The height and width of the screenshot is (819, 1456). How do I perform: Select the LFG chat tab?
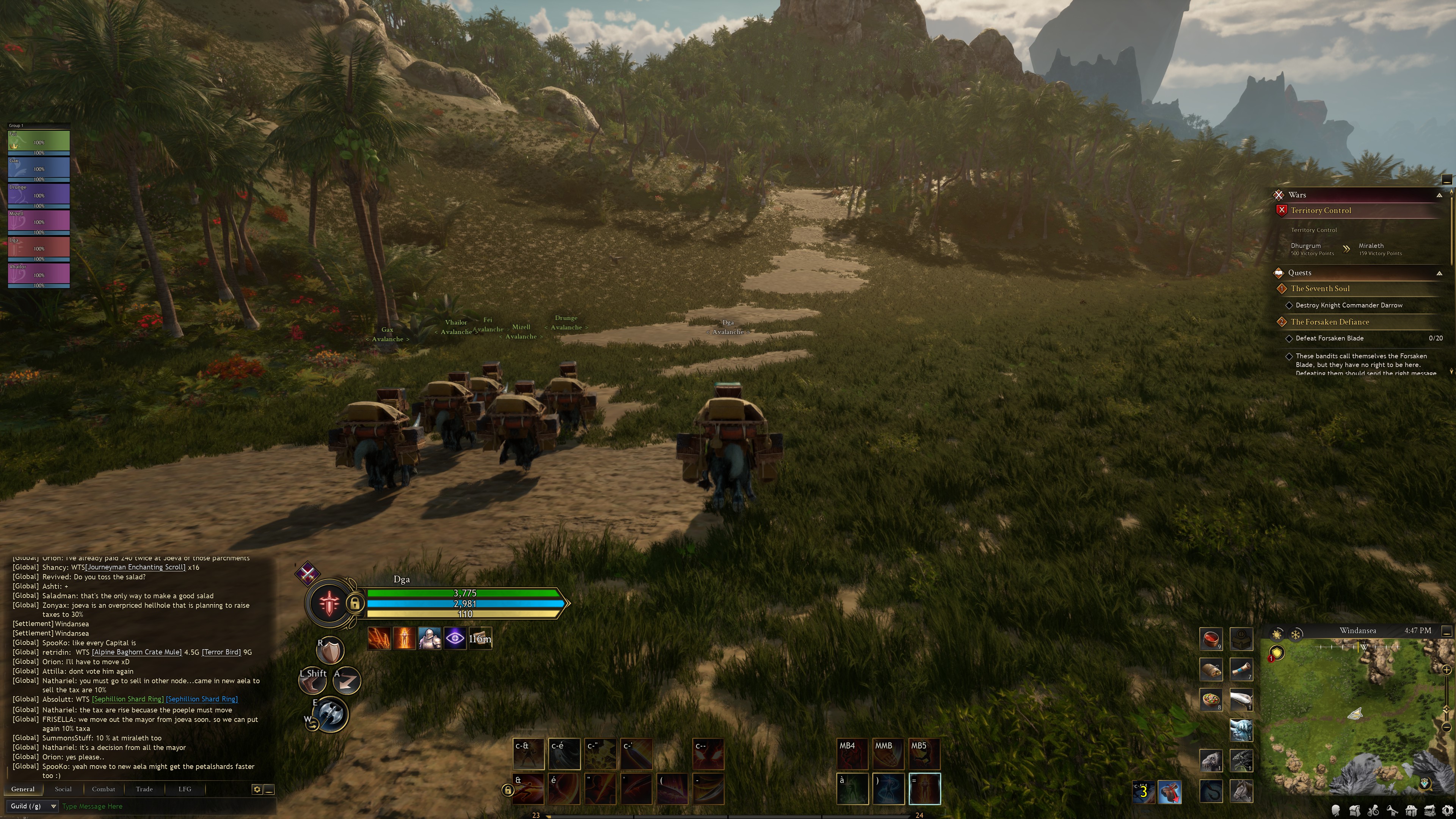pyautogui.click(x=185, y=789)
